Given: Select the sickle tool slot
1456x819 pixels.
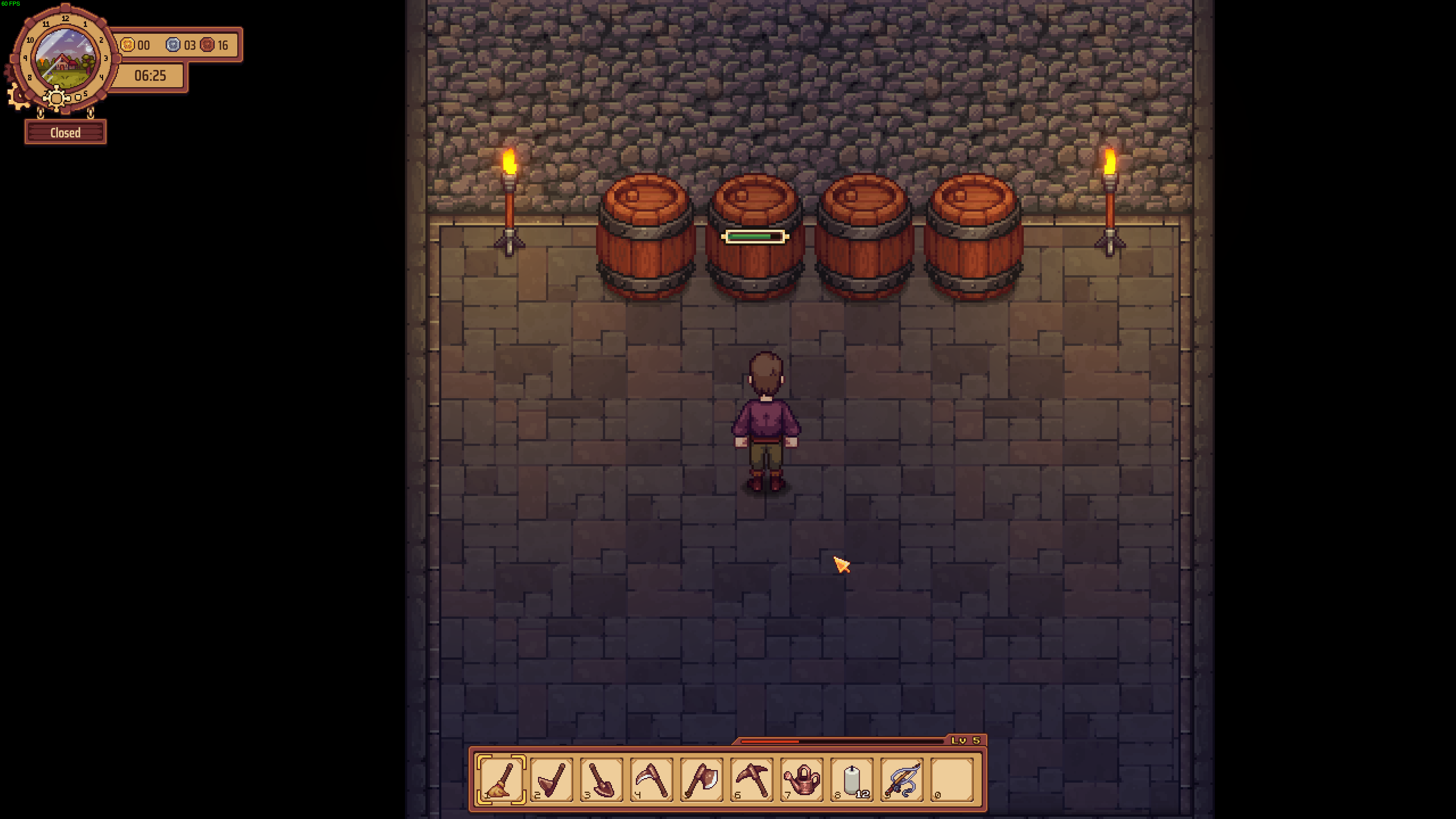Looking at the screenshot, I should click(651, 780).
